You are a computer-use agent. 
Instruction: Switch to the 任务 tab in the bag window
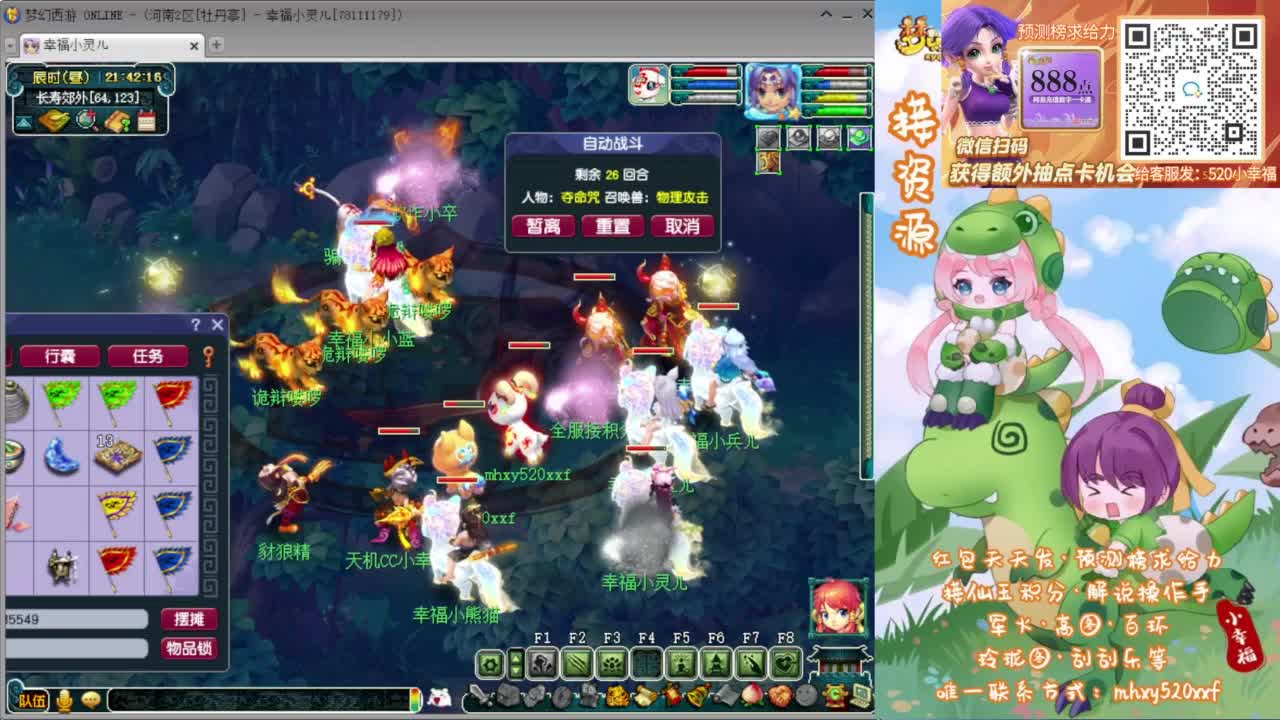tap(148, 355)
